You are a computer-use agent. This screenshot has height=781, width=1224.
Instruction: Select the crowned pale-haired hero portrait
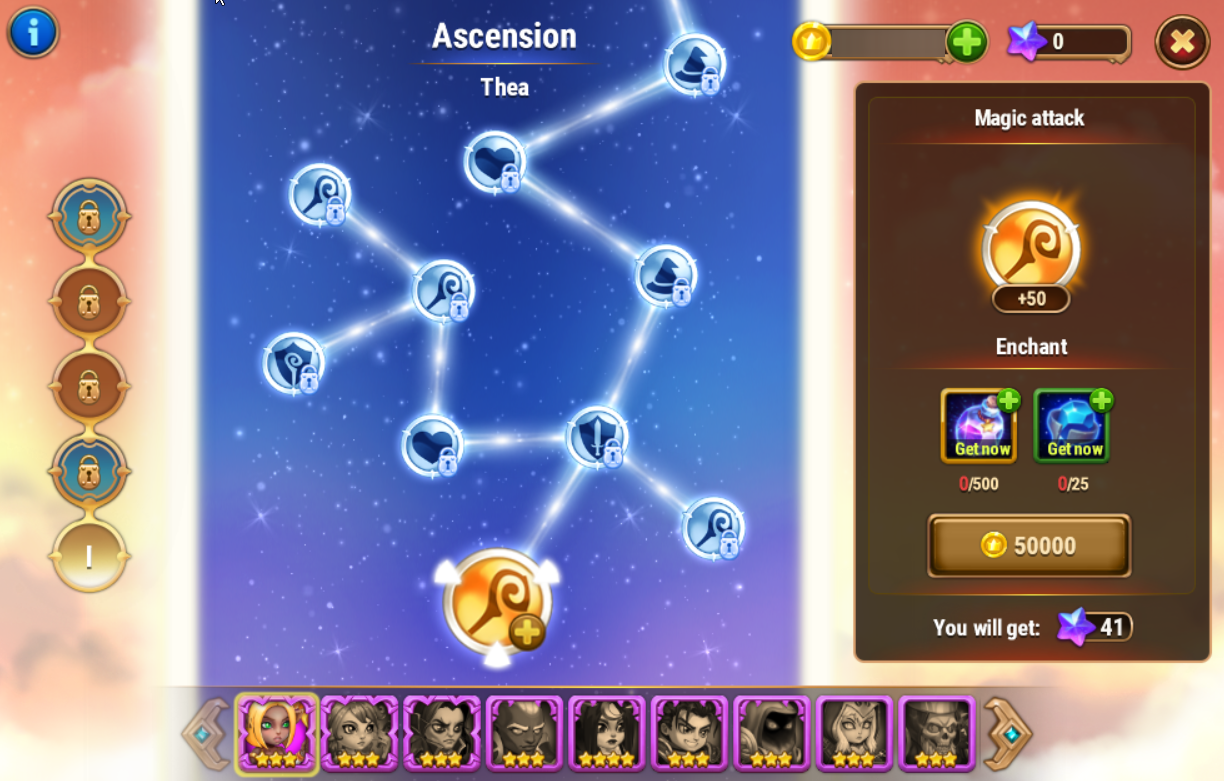854,734
